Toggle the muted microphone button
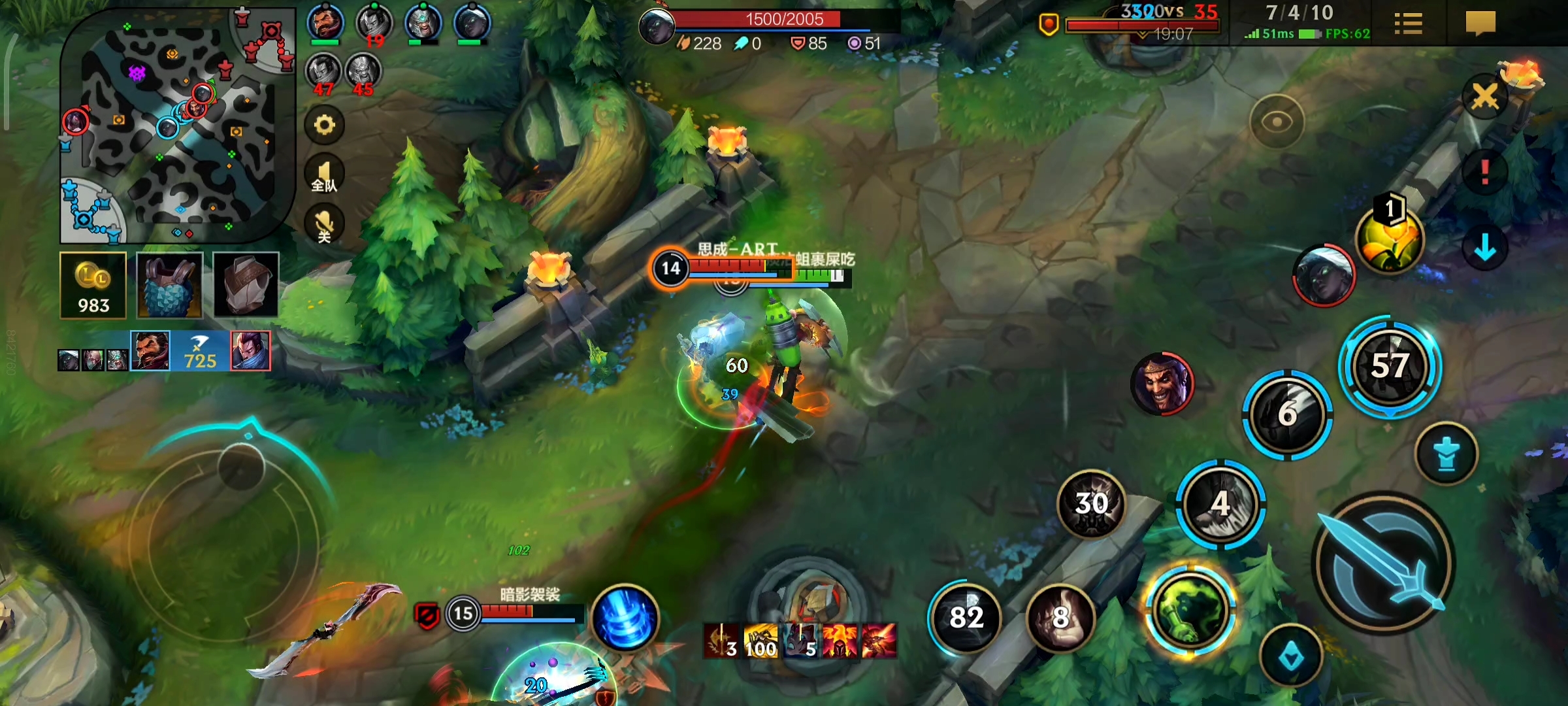The height and width of the screenshot is (706, 1568). click(325, 224)
